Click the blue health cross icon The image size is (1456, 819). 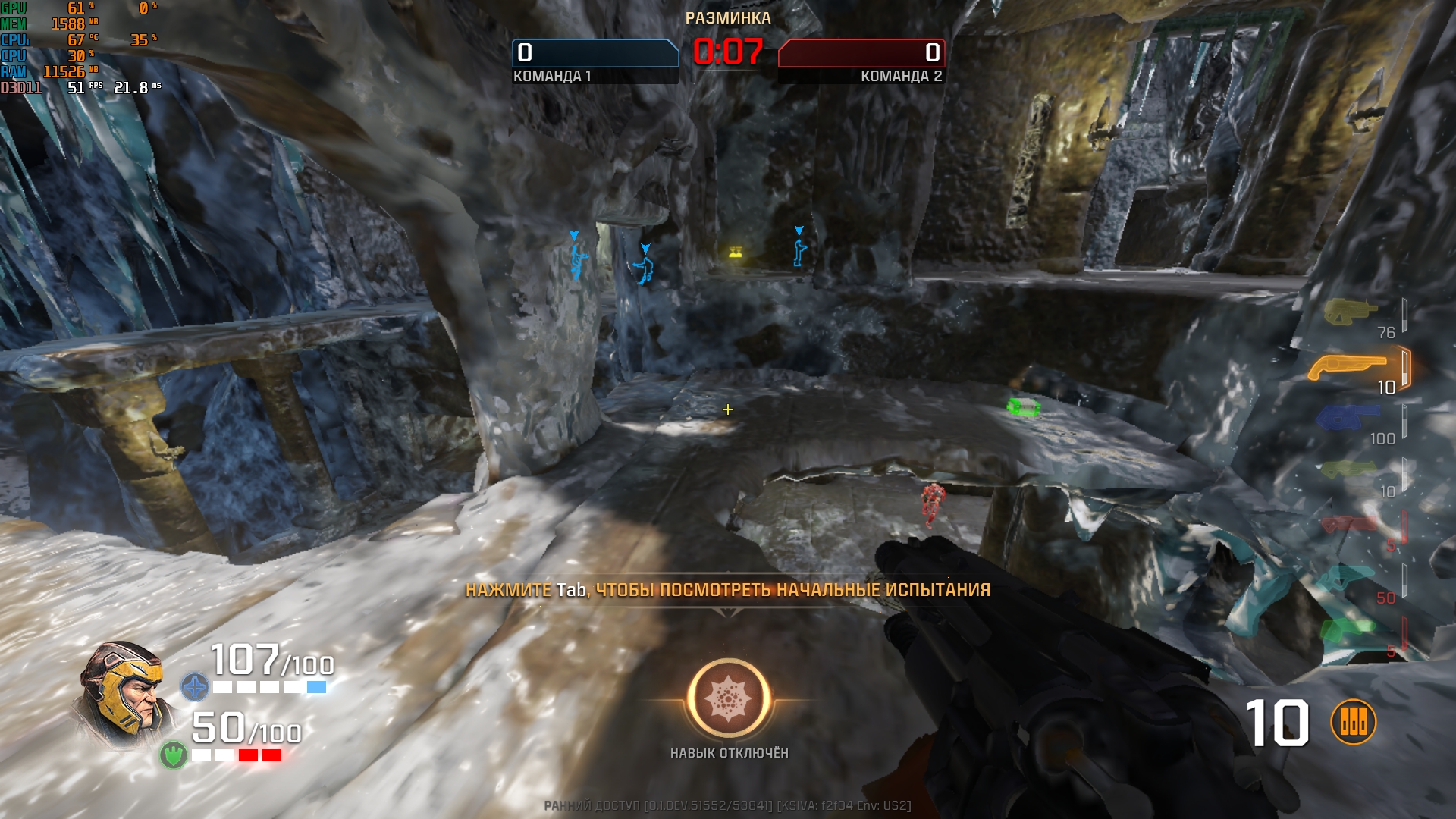195,687
